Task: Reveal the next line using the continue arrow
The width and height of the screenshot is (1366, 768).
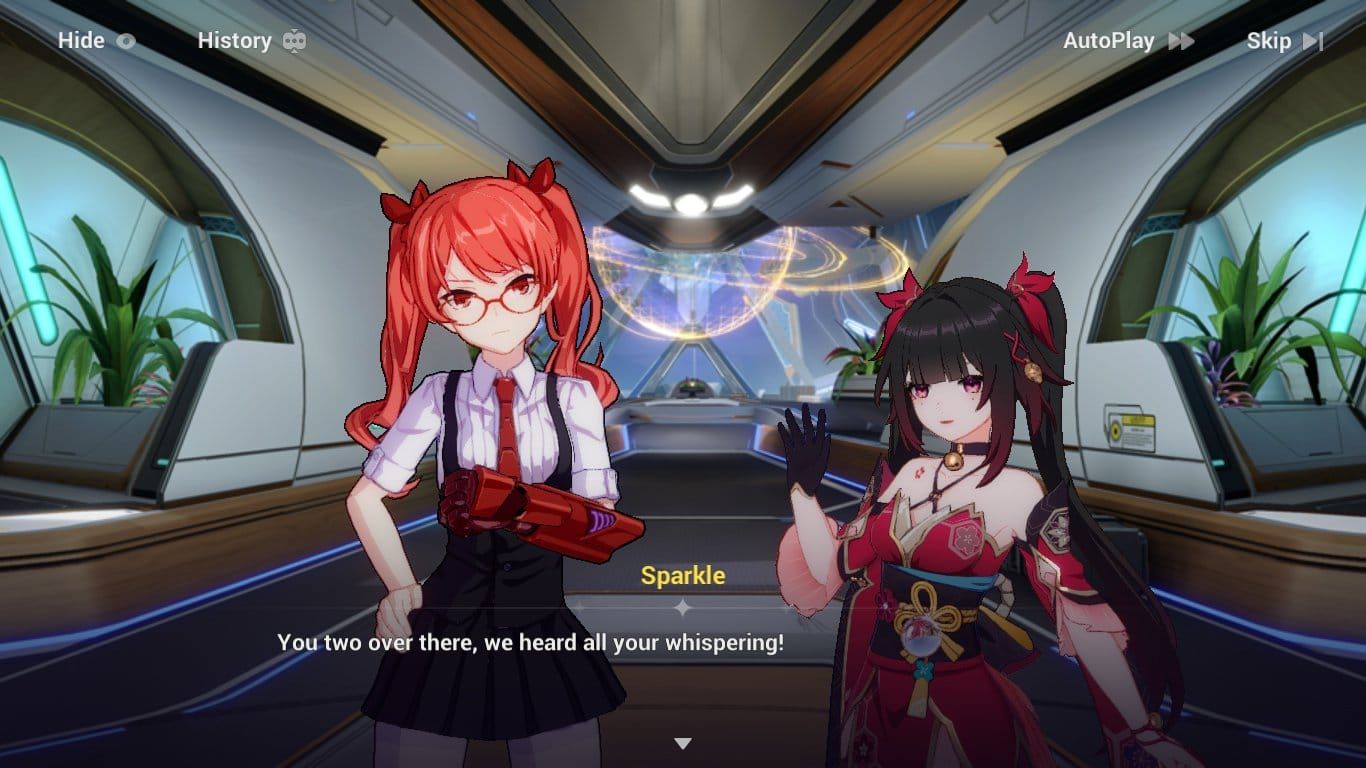Action: [x=683, y=742]
